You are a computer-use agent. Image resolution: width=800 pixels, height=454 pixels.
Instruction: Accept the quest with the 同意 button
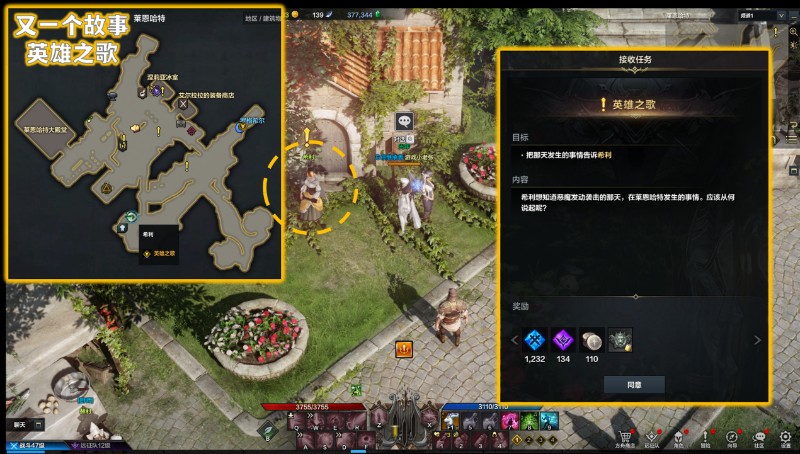tap(633, 384)
